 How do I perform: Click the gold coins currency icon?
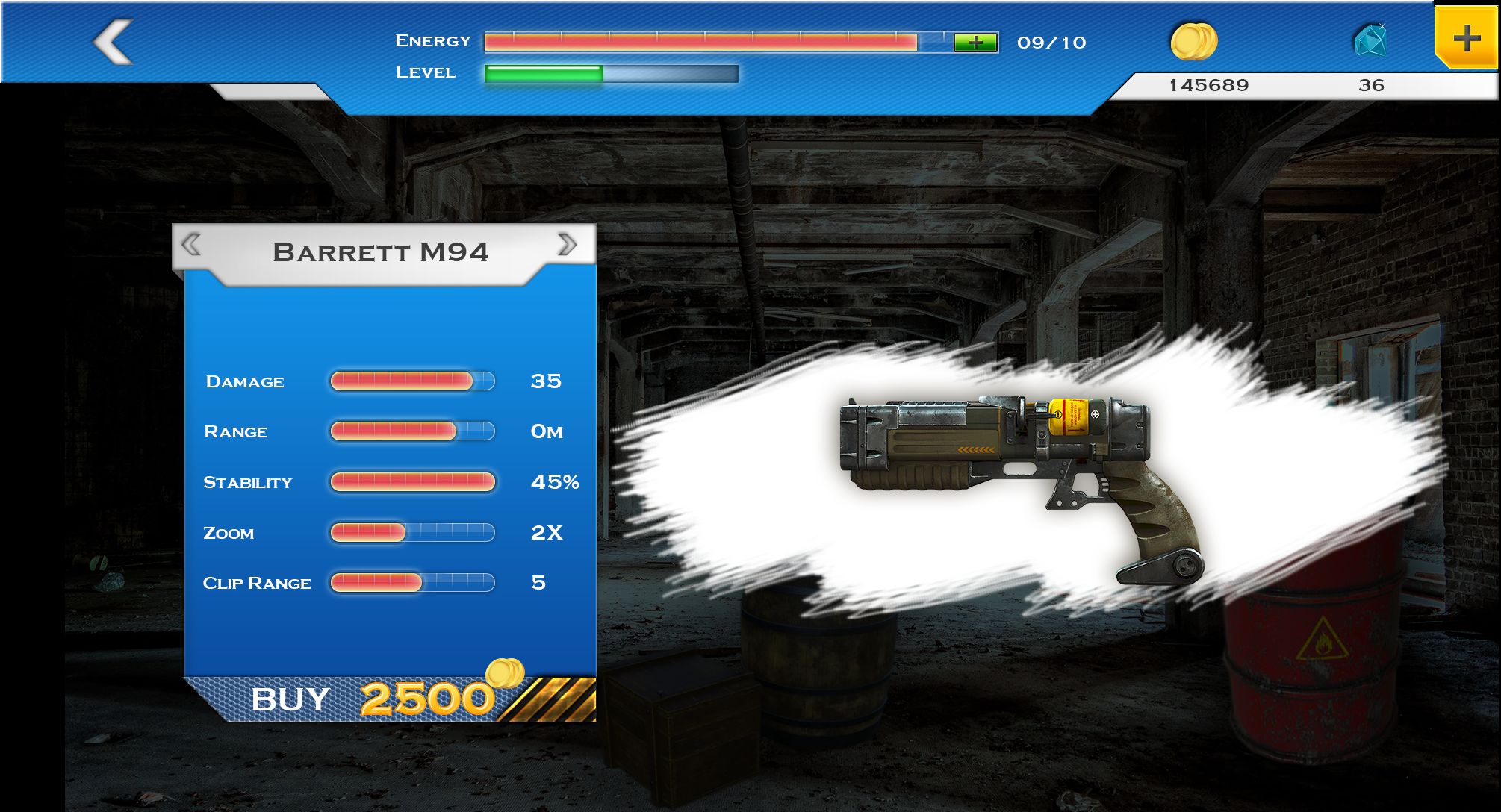pyautogui.click(x=1193, y=41)
